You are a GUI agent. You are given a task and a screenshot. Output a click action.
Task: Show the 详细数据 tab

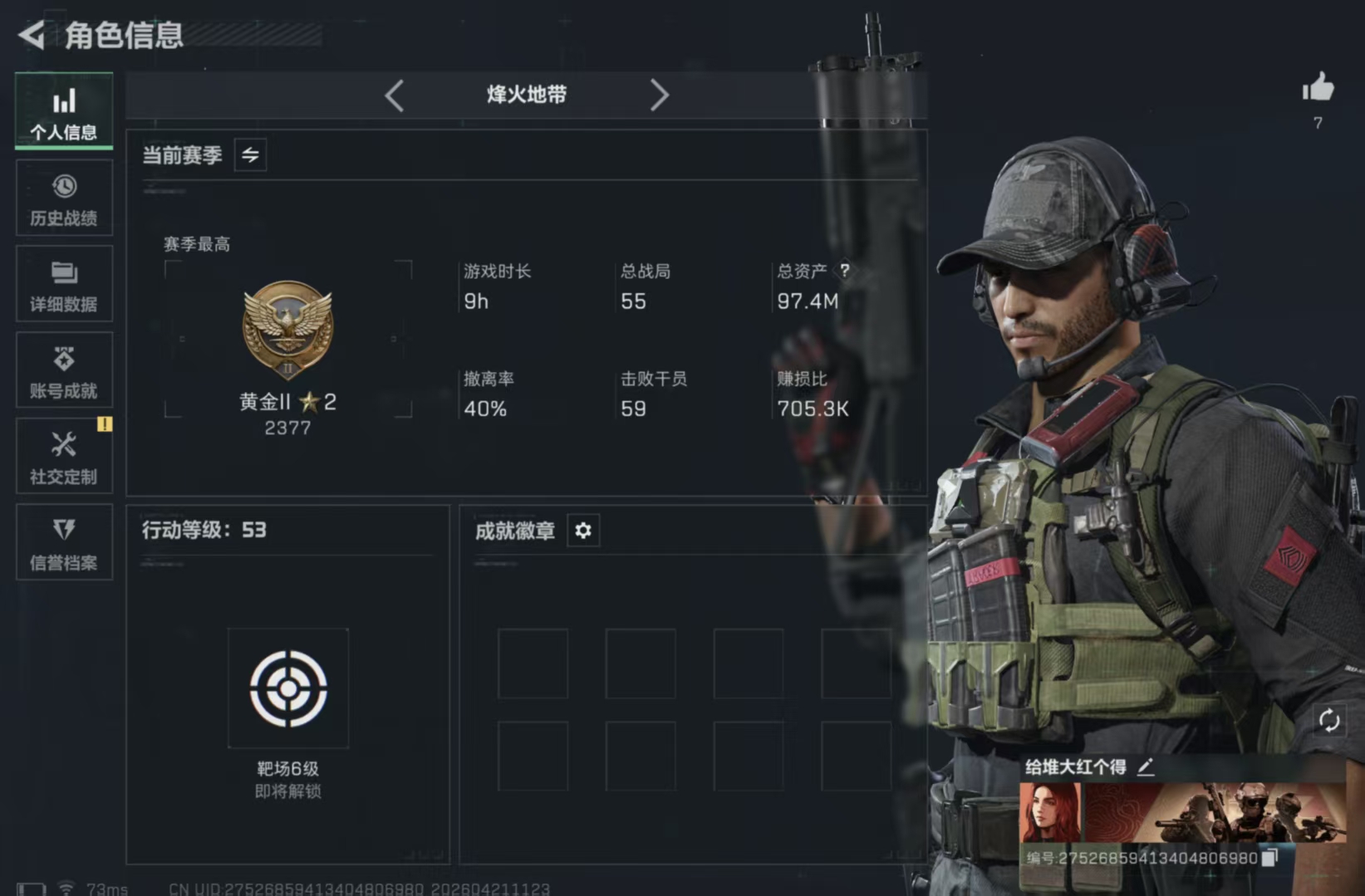tap(64, 285)
